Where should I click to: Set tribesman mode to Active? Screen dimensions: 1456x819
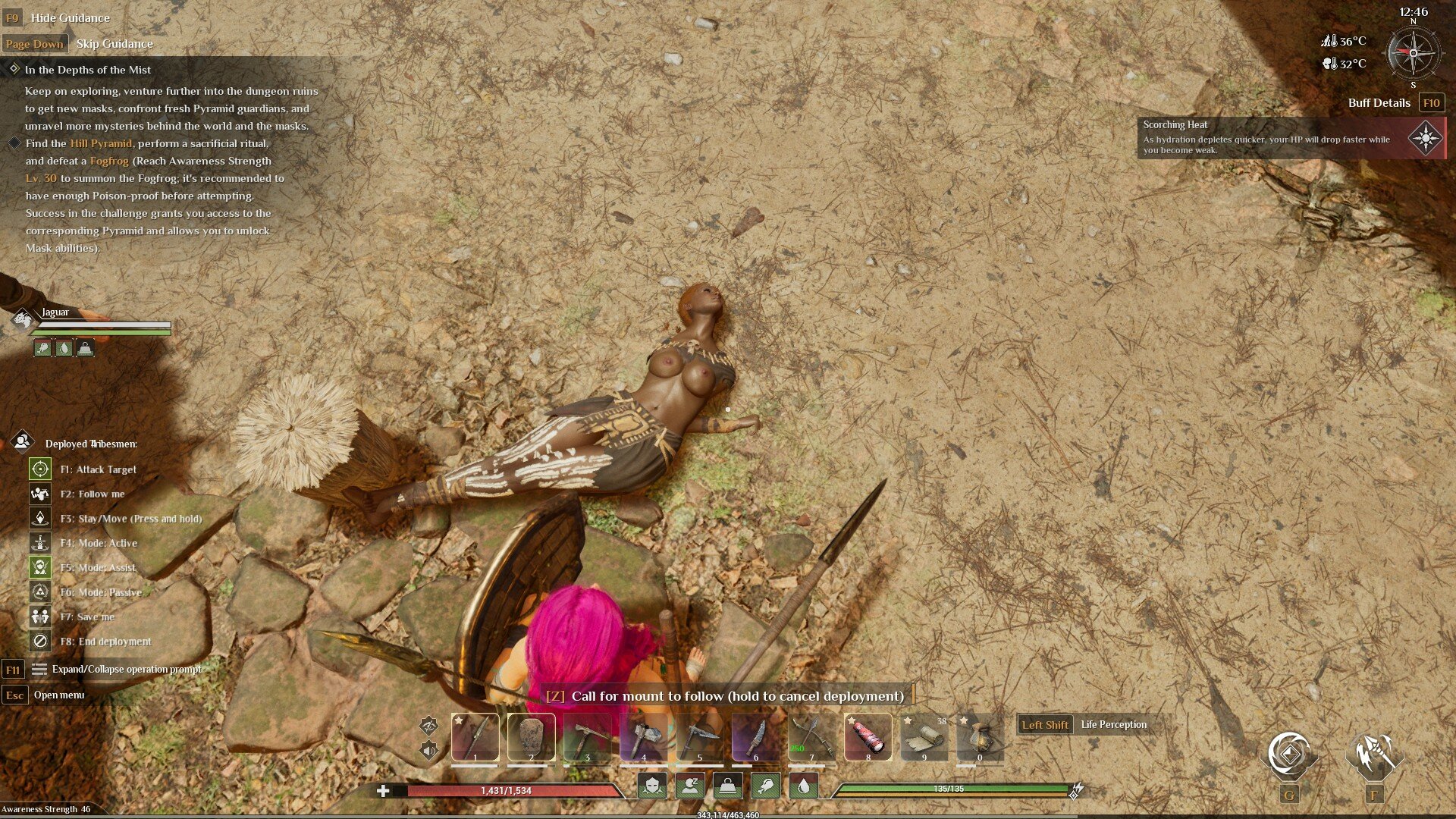(40, 543)
